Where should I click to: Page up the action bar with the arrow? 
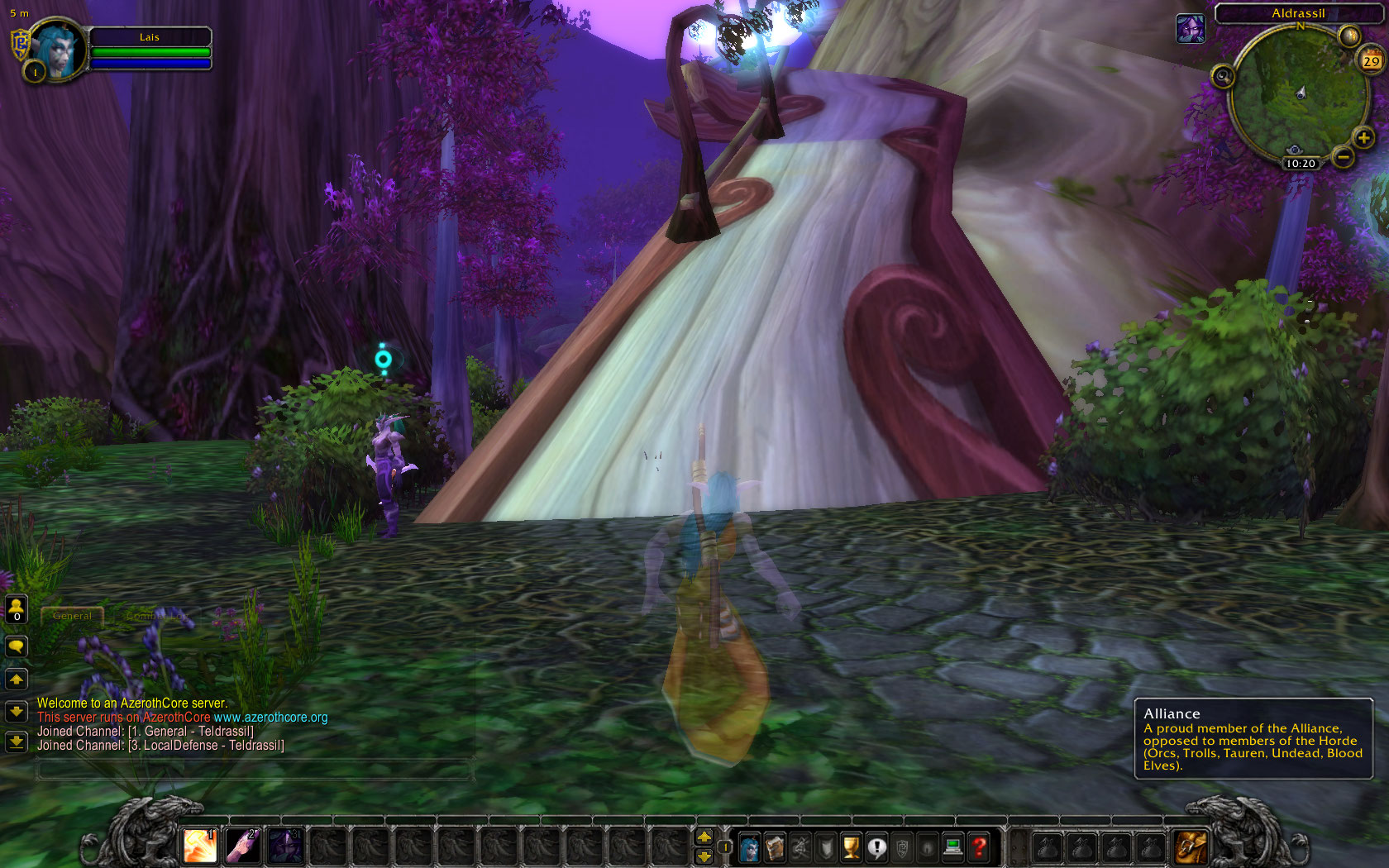pyautogui.click(x=704, y=837)
